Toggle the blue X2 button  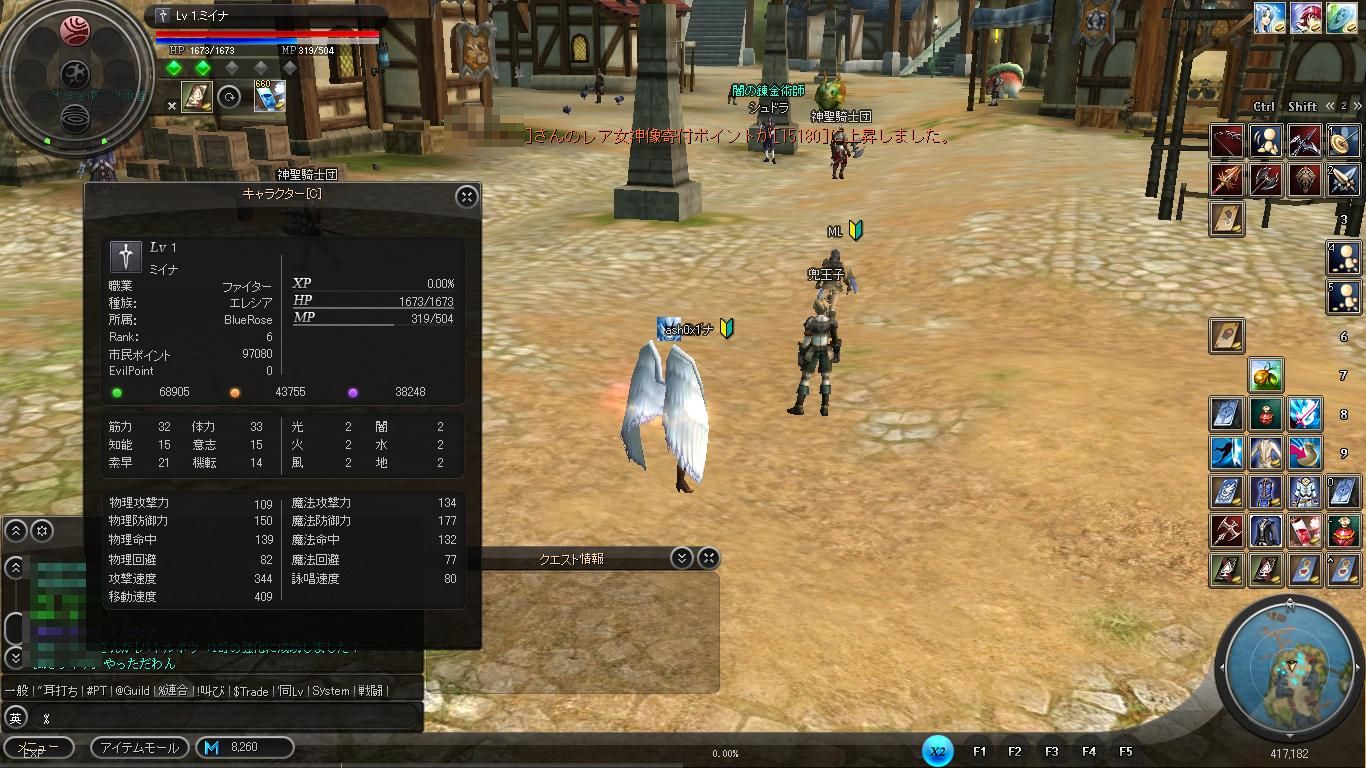point(937,751)
